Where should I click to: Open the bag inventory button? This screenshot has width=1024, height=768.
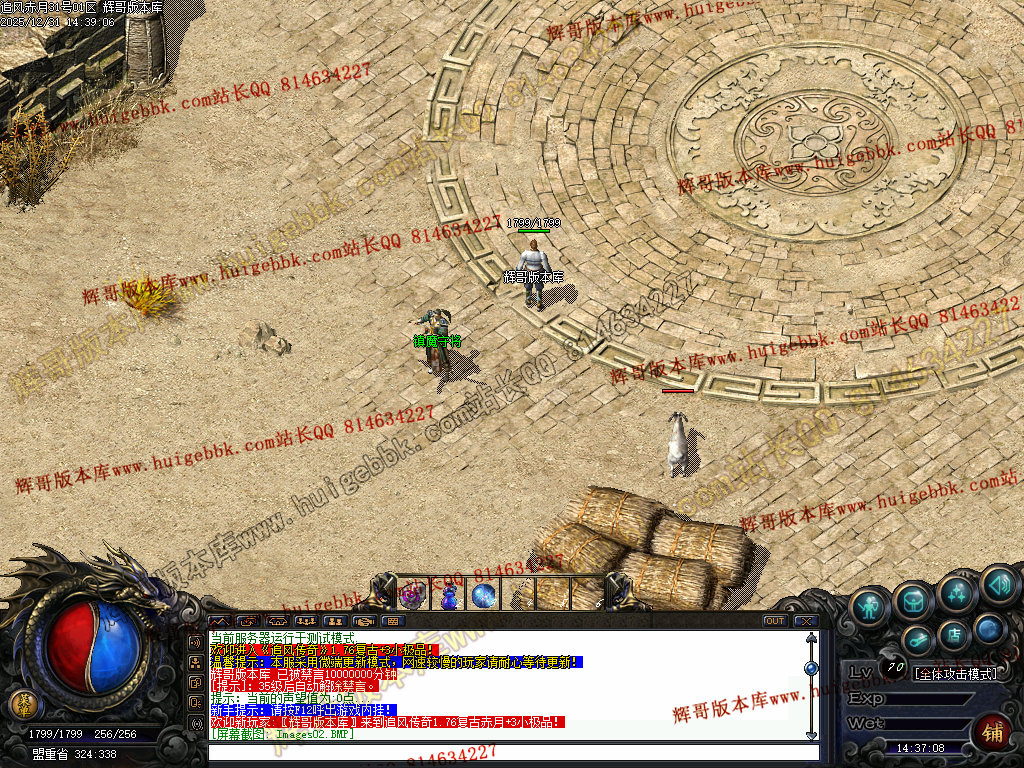914,600
